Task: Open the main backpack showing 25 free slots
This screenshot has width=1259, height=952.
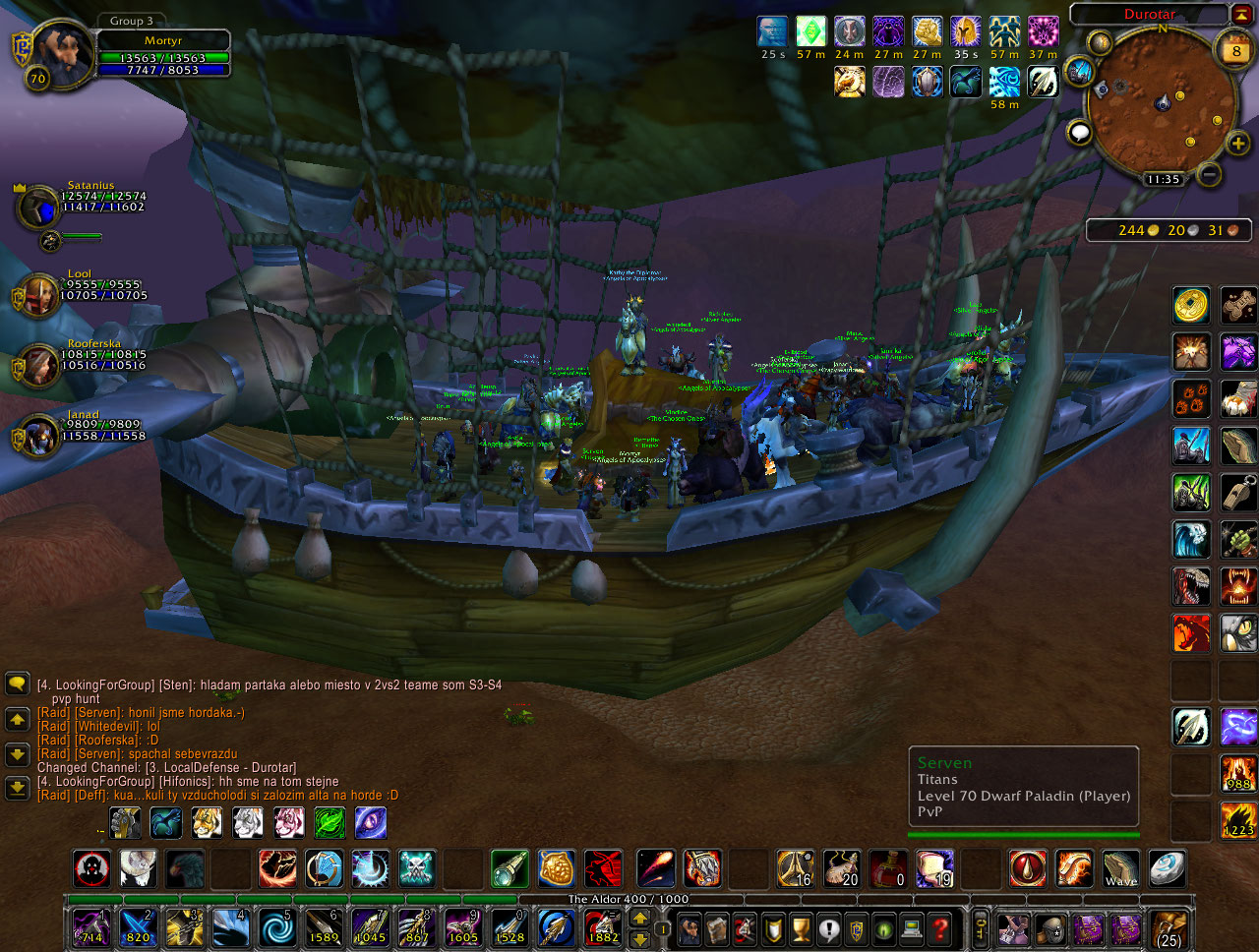Action: pyautogui.click(x=1169, y=927)
